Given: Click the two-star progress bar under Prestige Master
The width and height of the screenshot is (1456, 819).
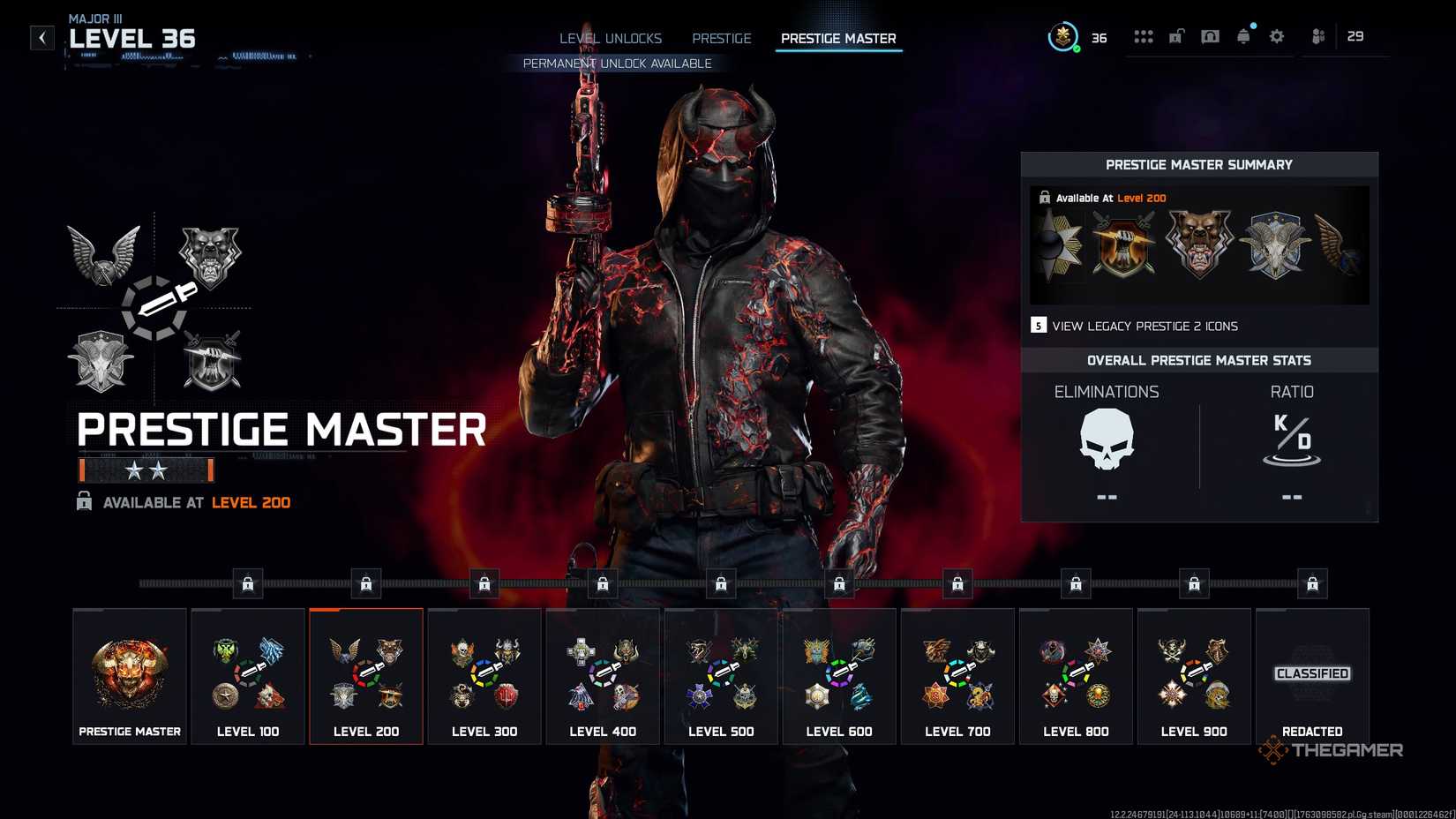Looking at the screenshot, I should click(146, 470).
